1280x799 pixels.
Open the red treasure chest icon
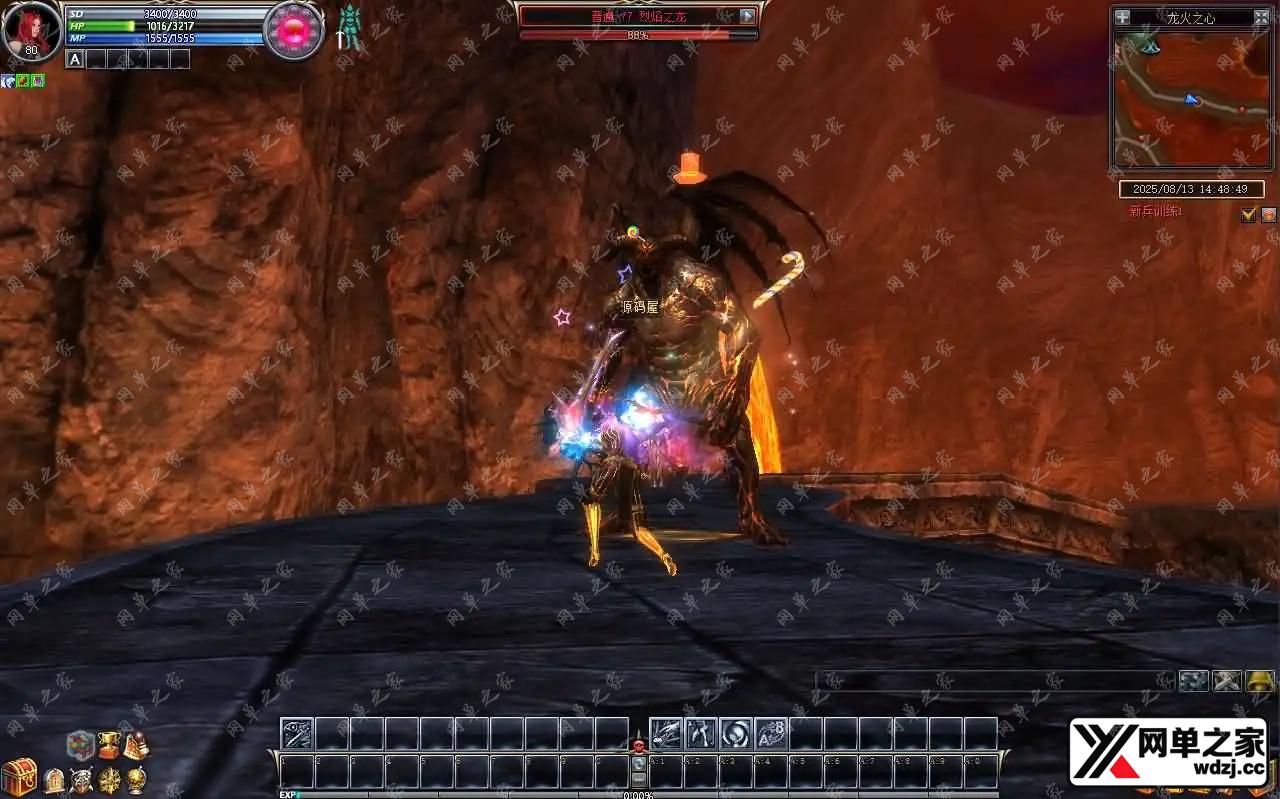(18, 777)
